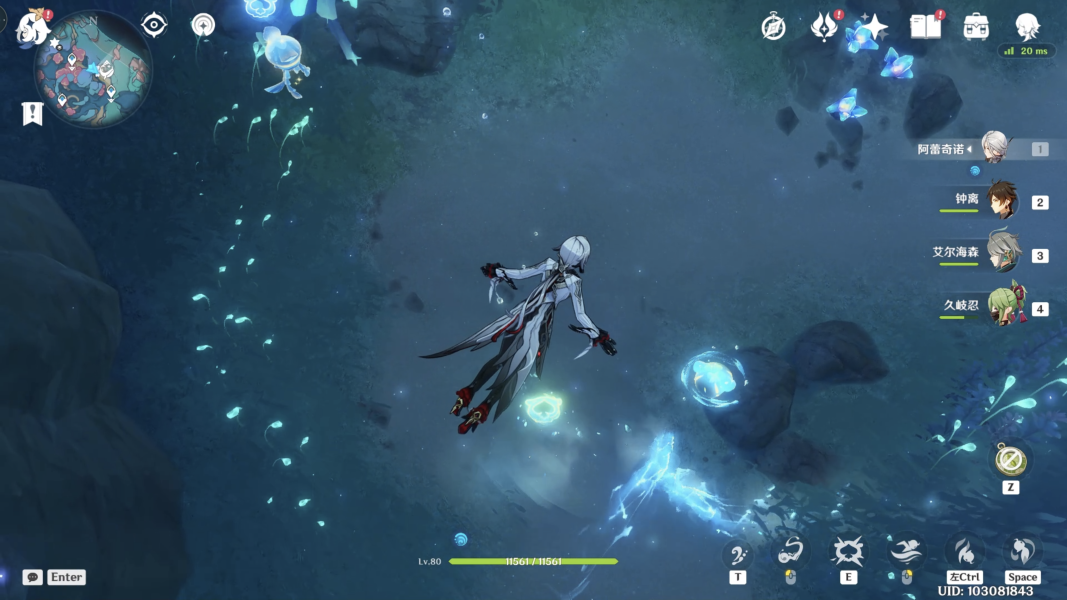This screenshot has height=600, width=1067.
Task: Switch to party member 艾尔海森
Action: [1001, 253]
